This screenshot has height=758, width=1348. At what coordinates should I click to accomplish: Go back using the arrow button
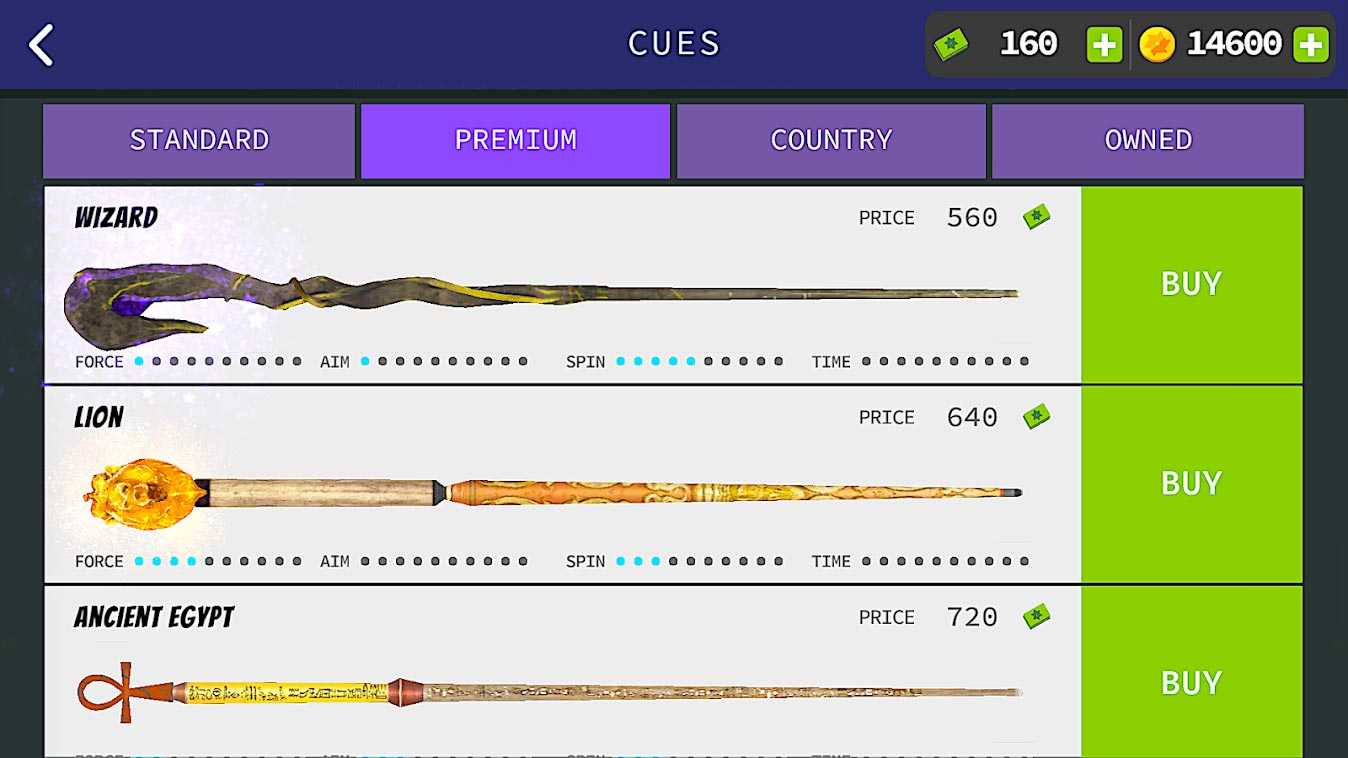click(41, 45)
